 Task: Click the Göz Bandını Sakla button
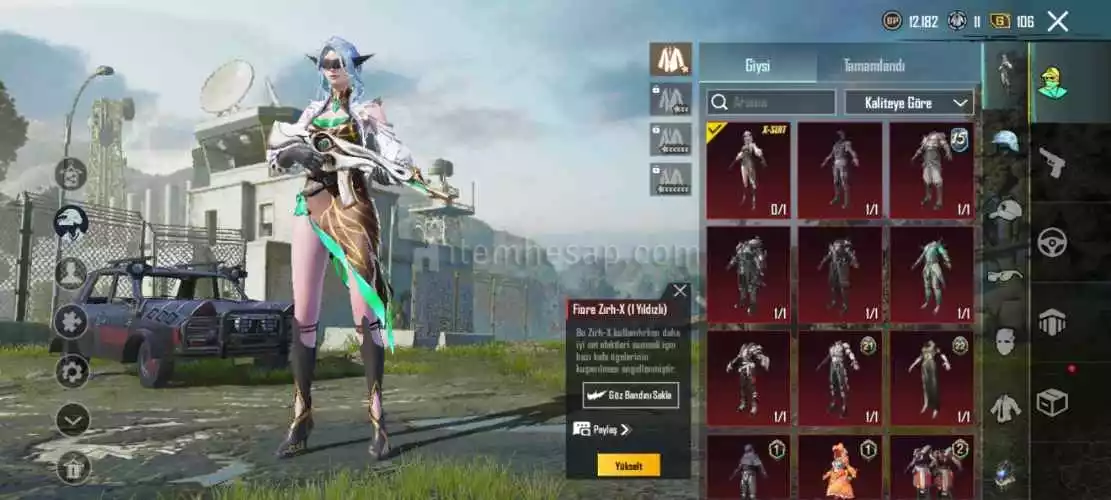[631, 395]
